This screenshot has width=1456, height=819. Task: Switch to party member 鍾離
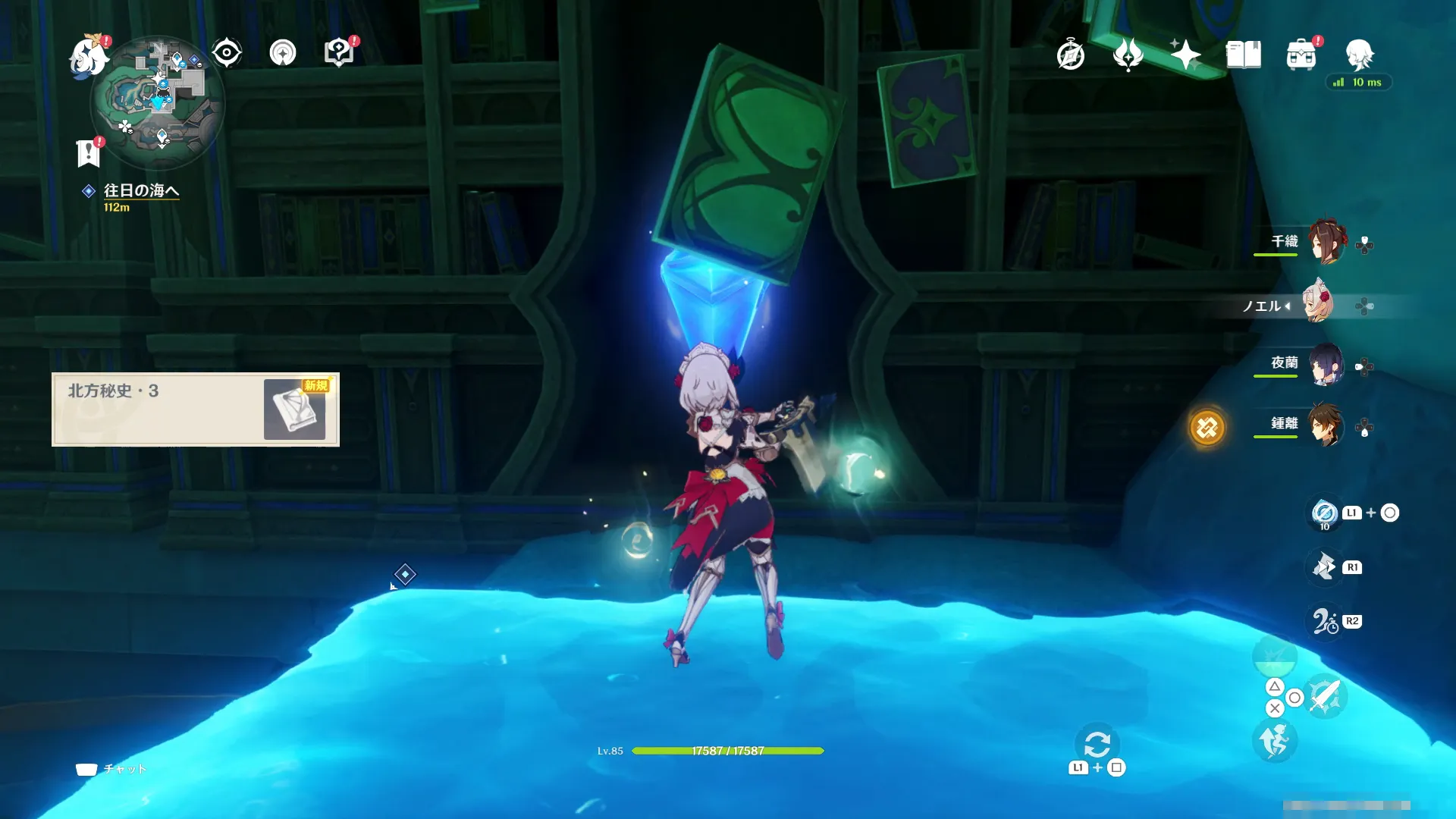(1326, 425)
